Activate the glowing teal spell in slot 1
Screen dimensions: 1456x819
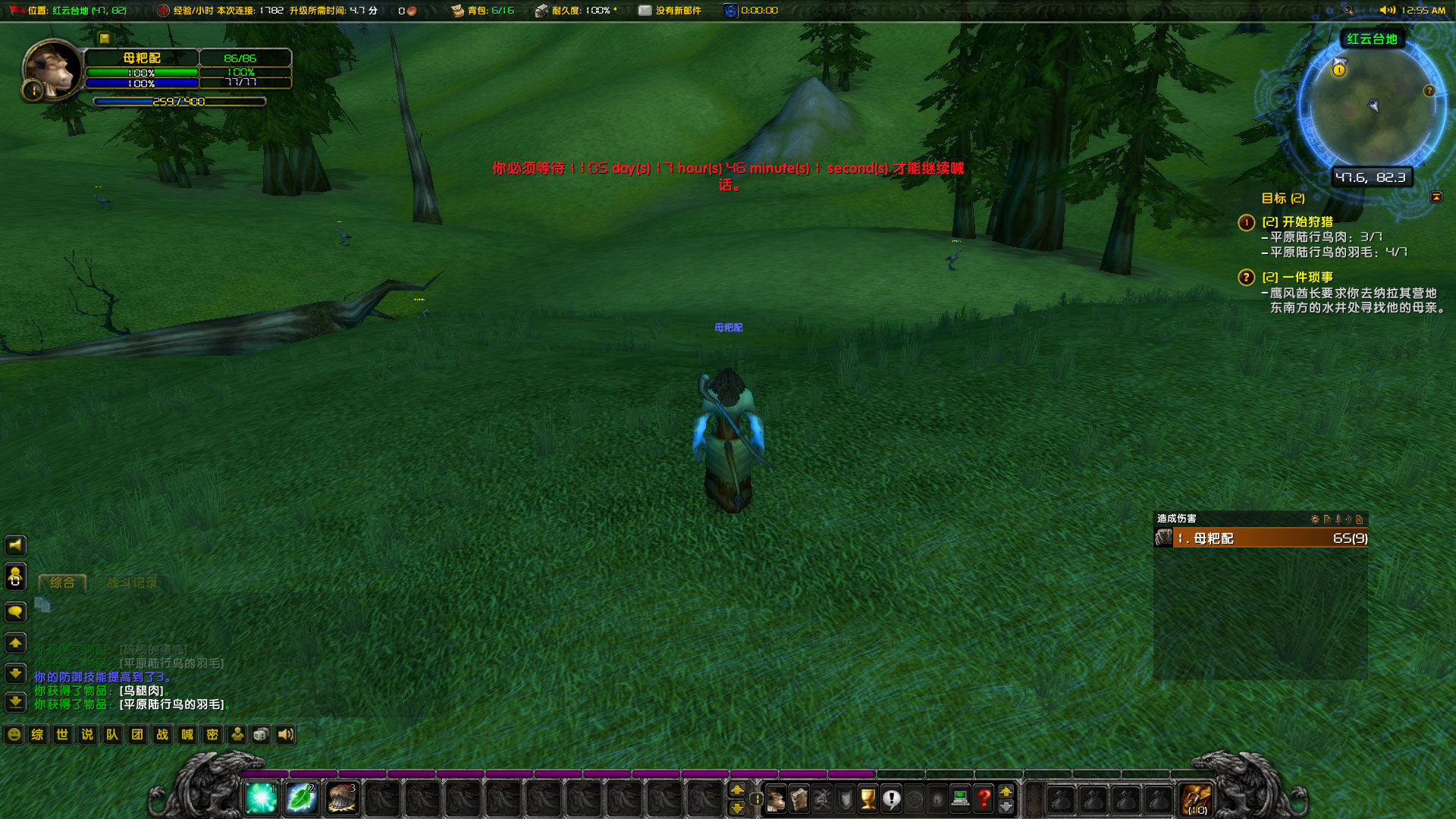(261, 798)
